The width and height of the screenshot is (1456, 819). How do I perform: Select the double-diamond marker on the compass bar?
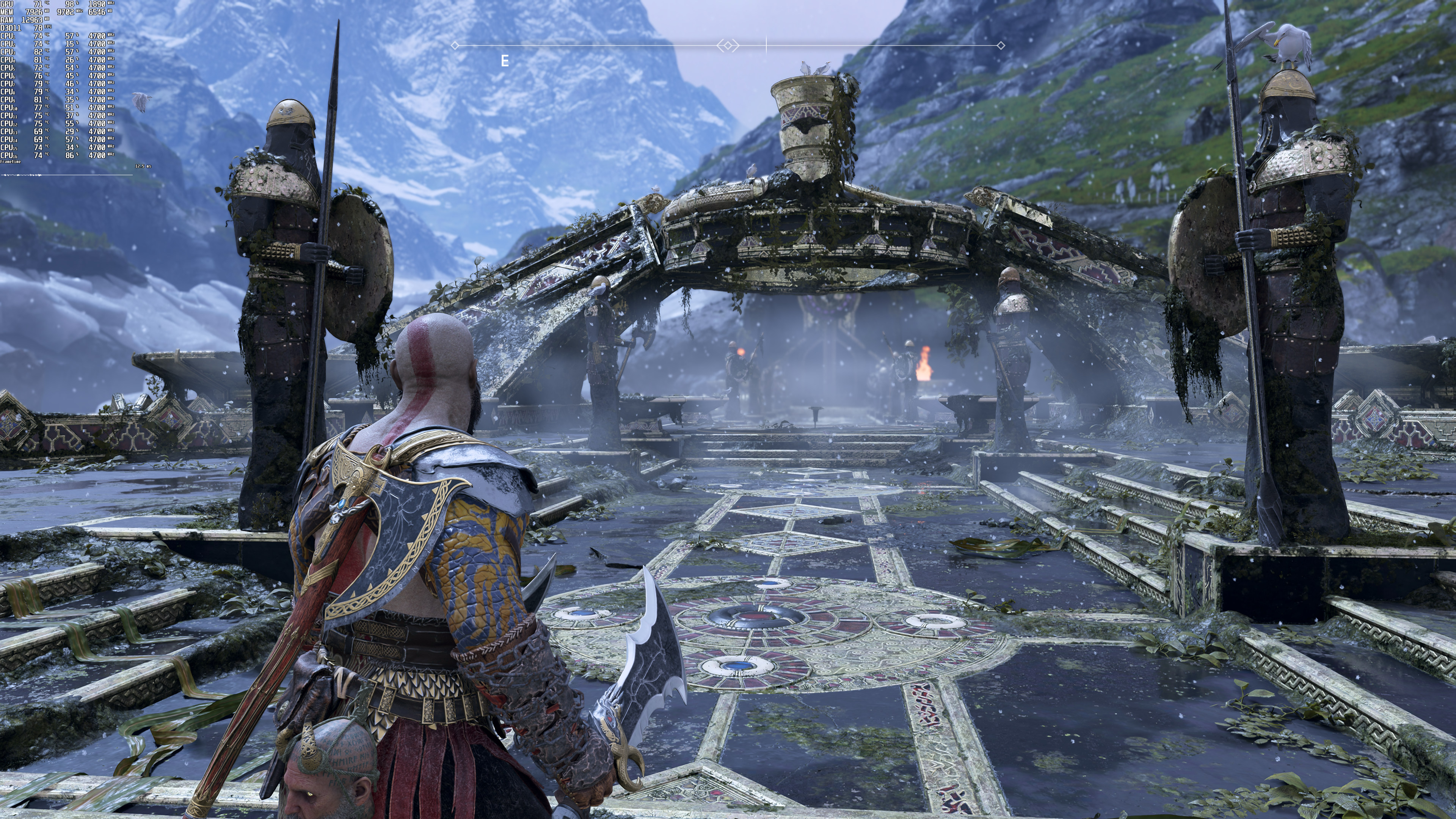point(728,45)
